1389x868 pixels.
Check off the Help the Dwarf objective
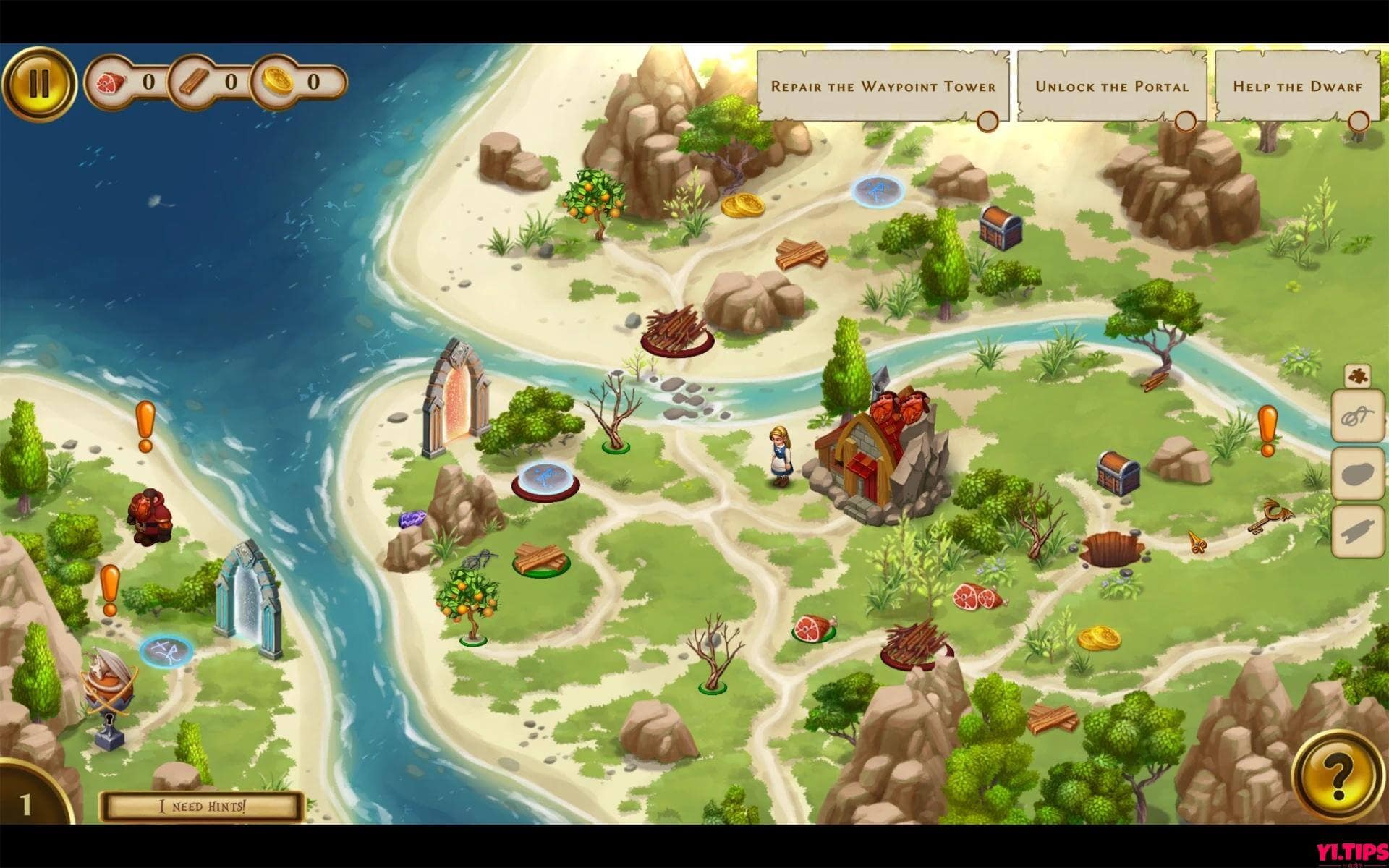(1359, 122)
